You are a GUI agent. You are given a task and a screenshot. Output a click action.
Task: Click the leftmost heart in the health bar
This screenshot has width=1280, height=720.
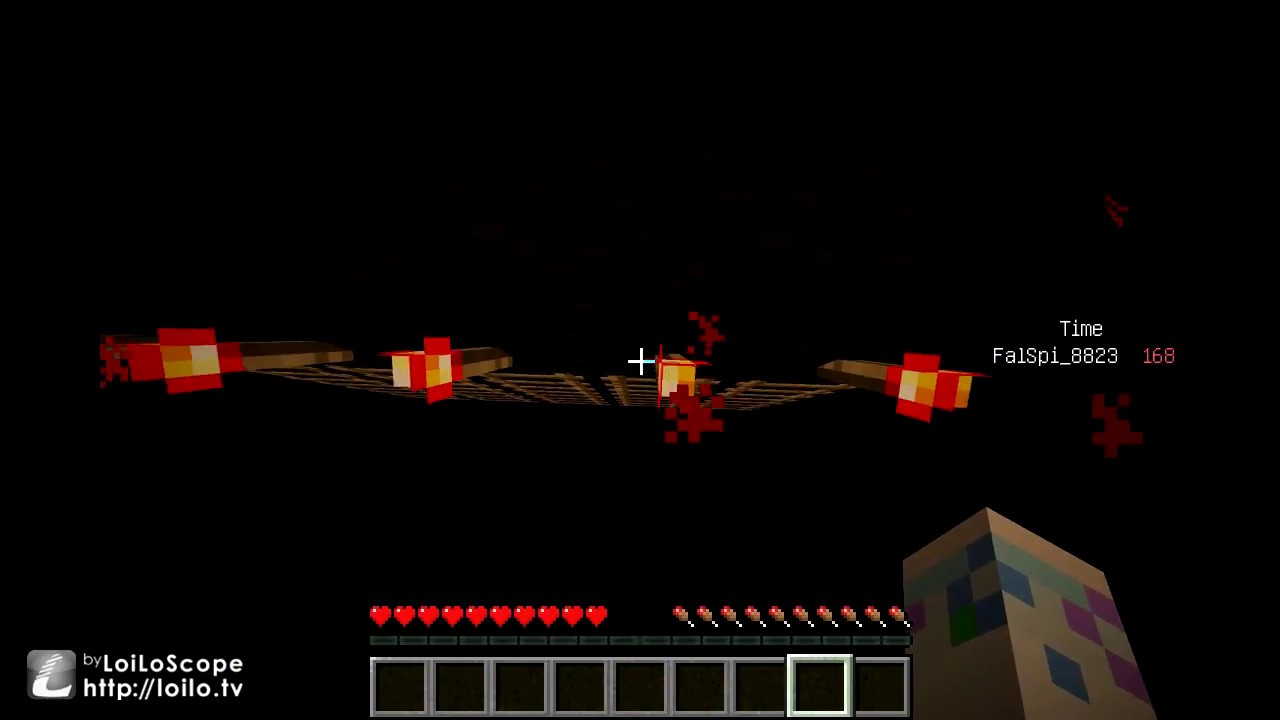click(380, 616)
